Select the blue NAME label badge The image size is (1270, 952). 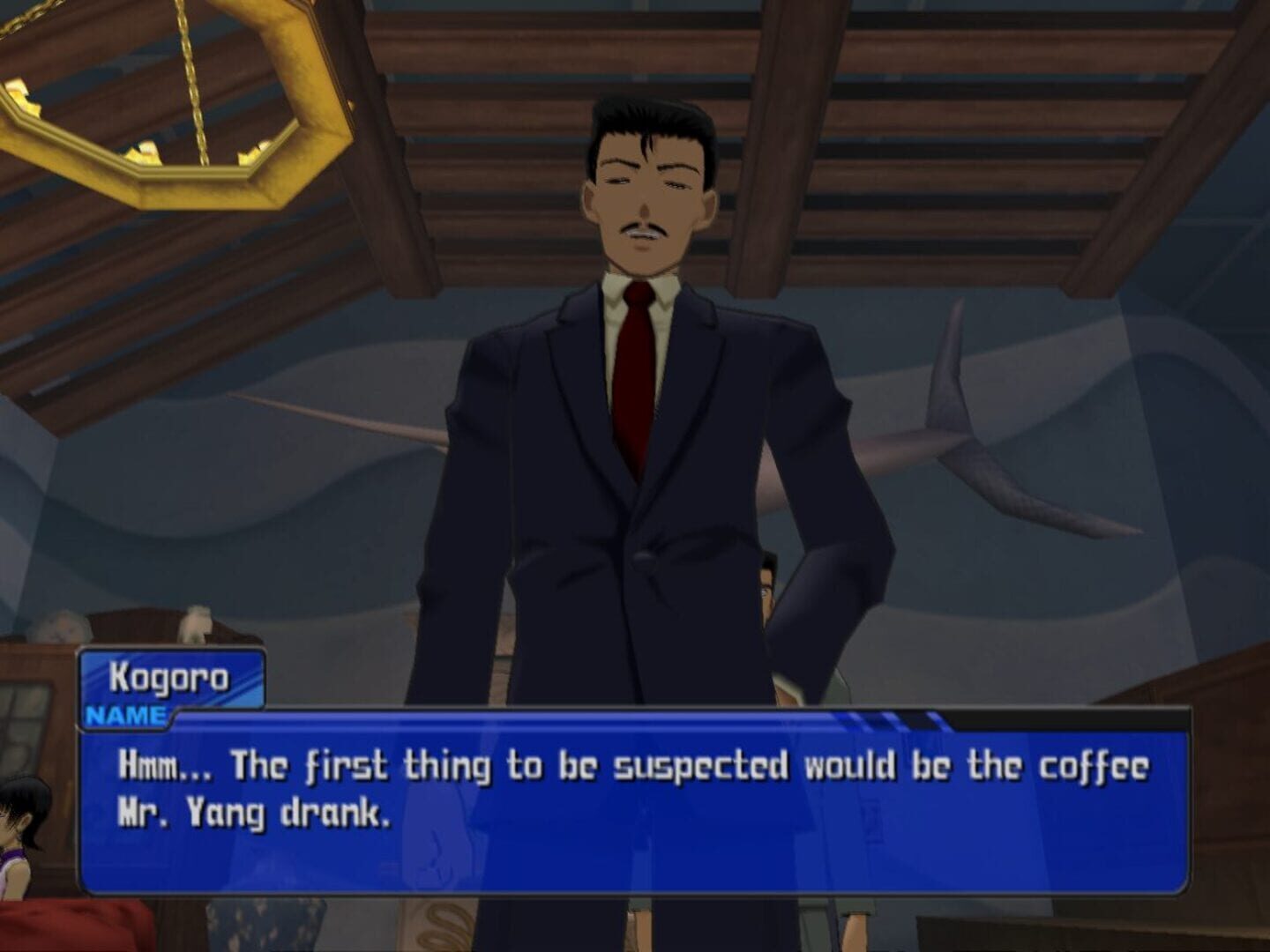click(x=125, y=714)
